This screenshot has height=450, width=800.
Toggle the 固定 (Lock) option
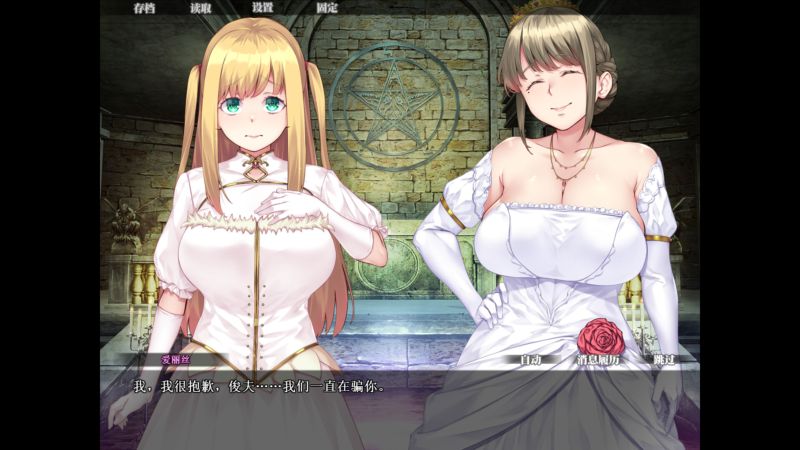tap(326, 8)
